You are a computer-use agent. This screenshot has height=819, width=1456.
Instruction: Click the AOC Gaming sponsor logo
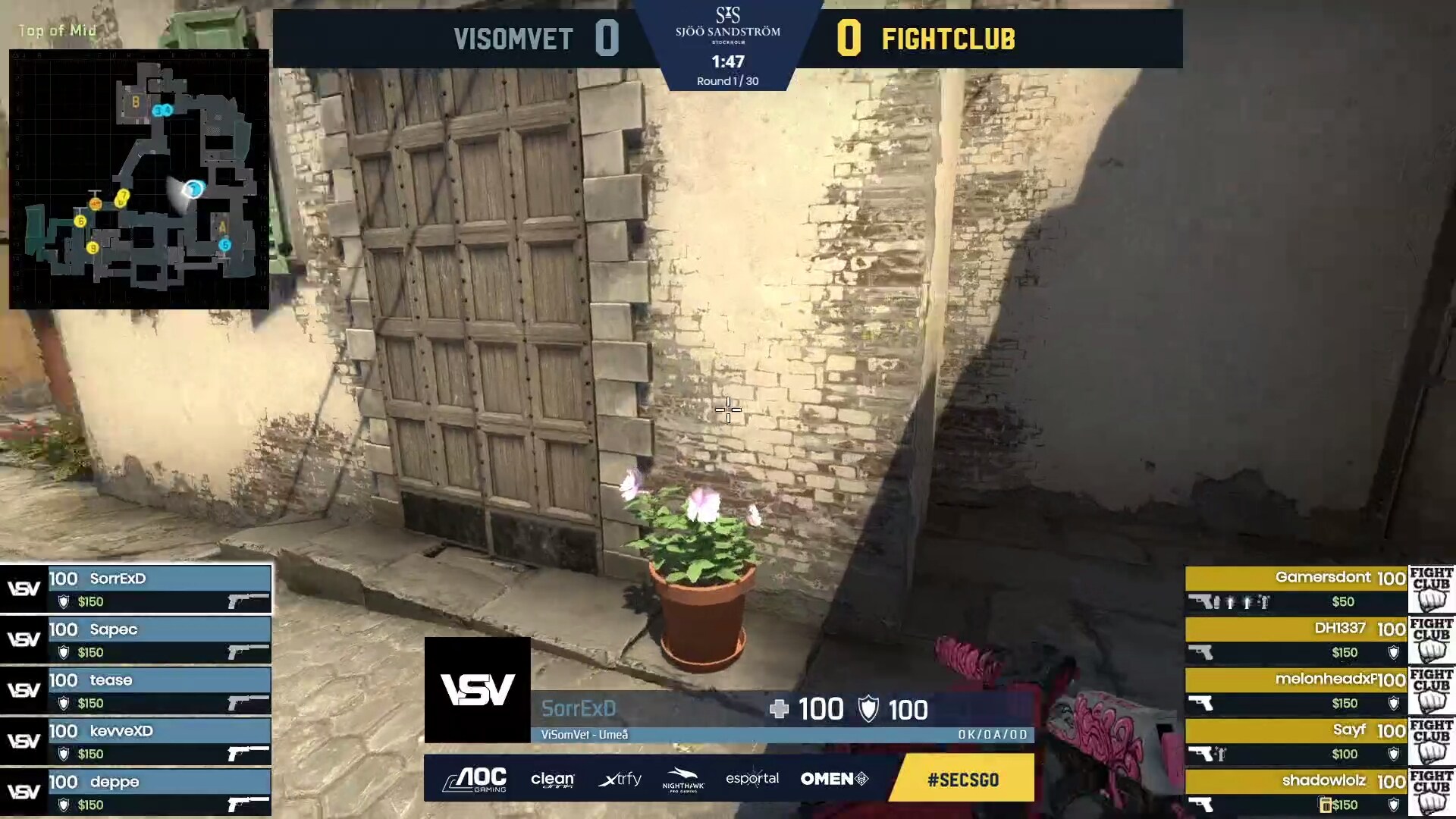click(475, 779)
